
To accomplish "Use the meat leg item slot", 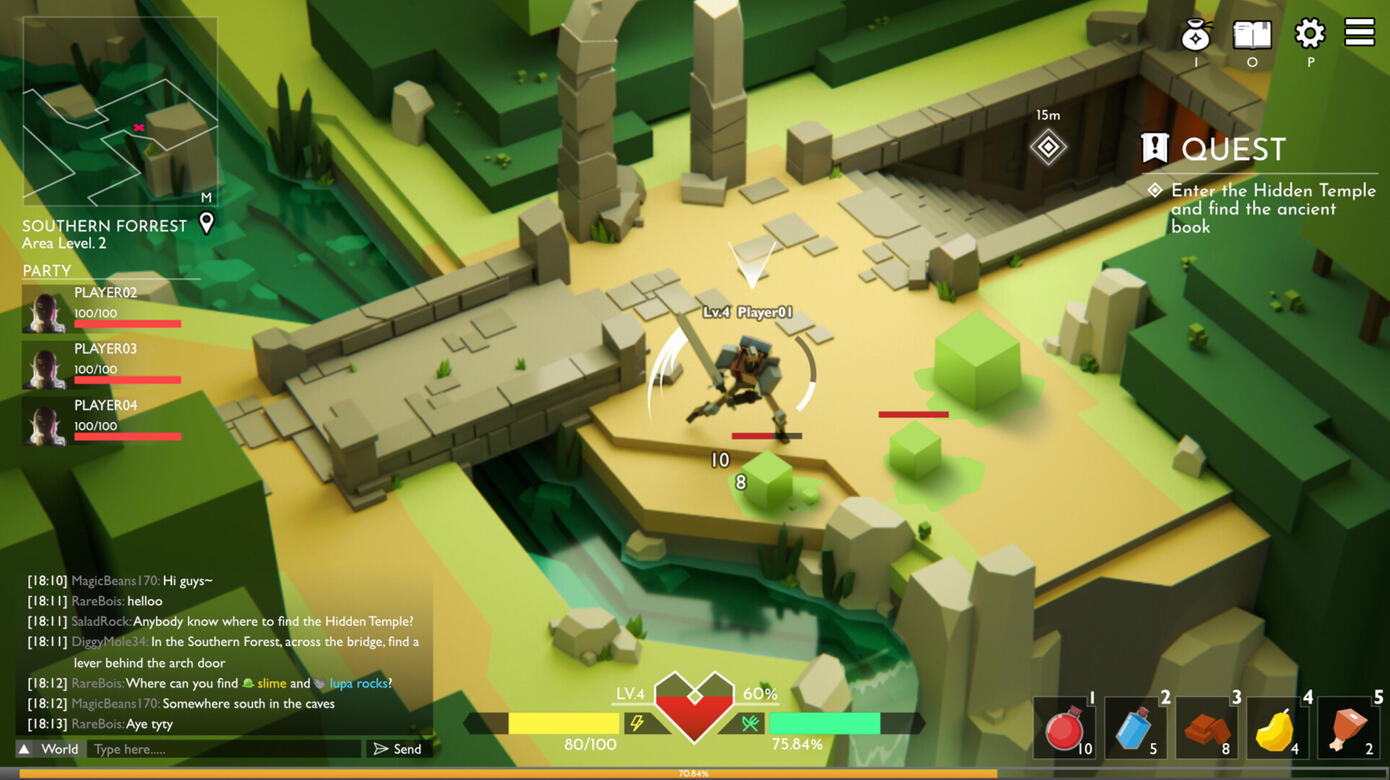I will [x=1348, y=729].
